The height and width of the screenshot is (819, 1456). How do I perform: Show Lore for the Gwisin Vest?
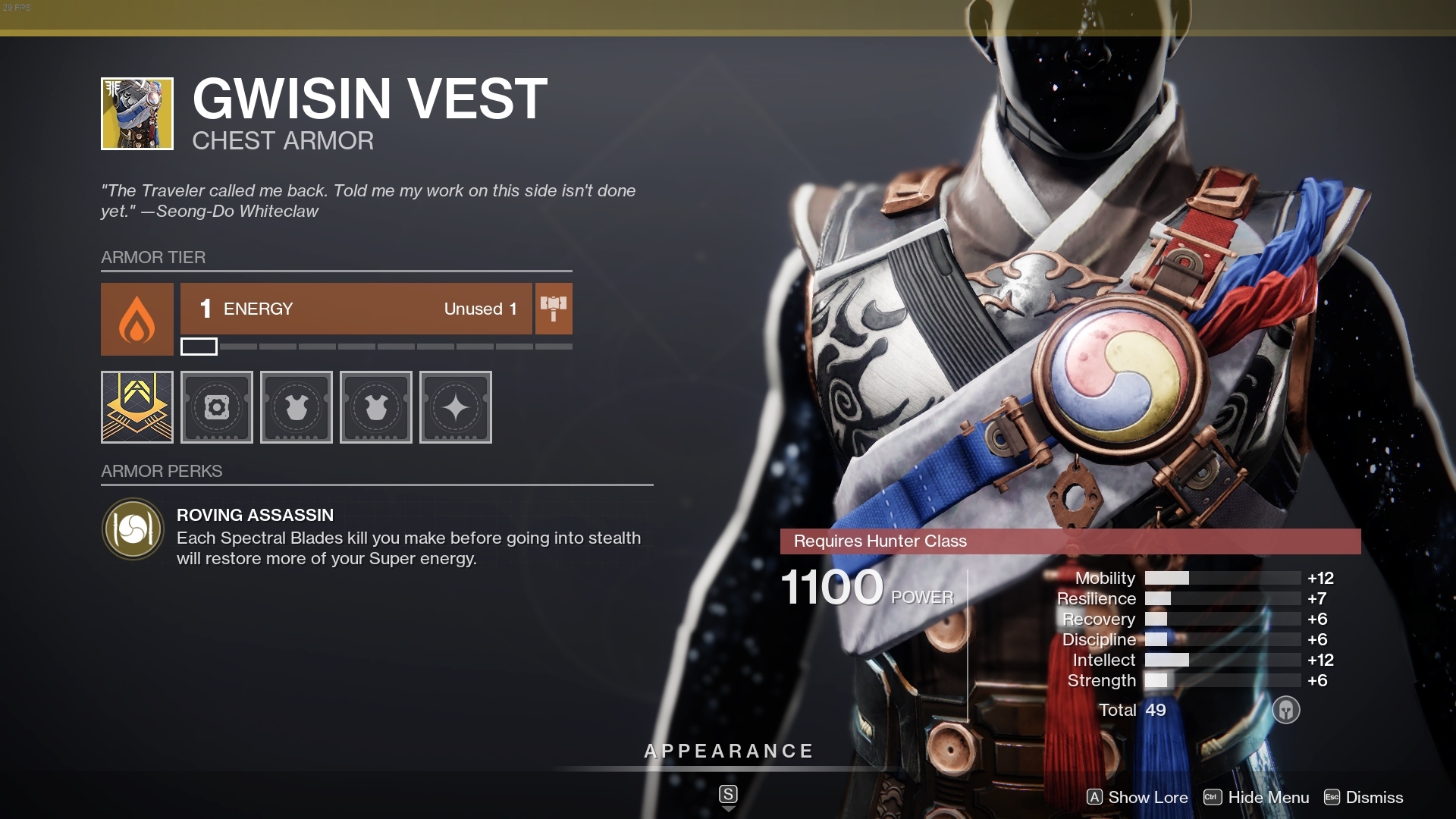click(x=1137, y=798)
